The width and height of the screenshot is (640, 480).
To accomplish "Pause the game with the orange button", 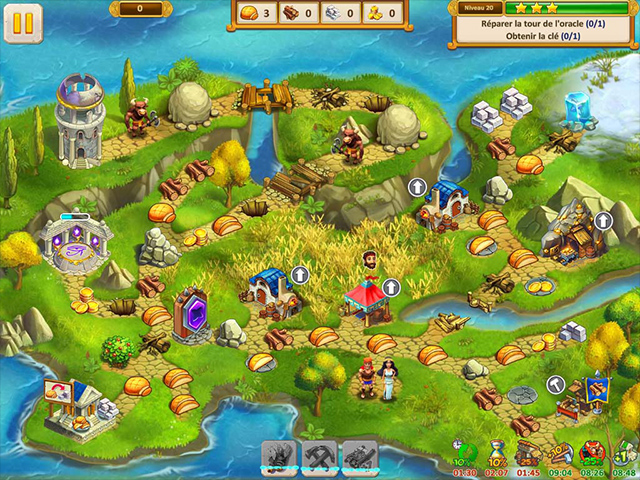I will (22, 23).
